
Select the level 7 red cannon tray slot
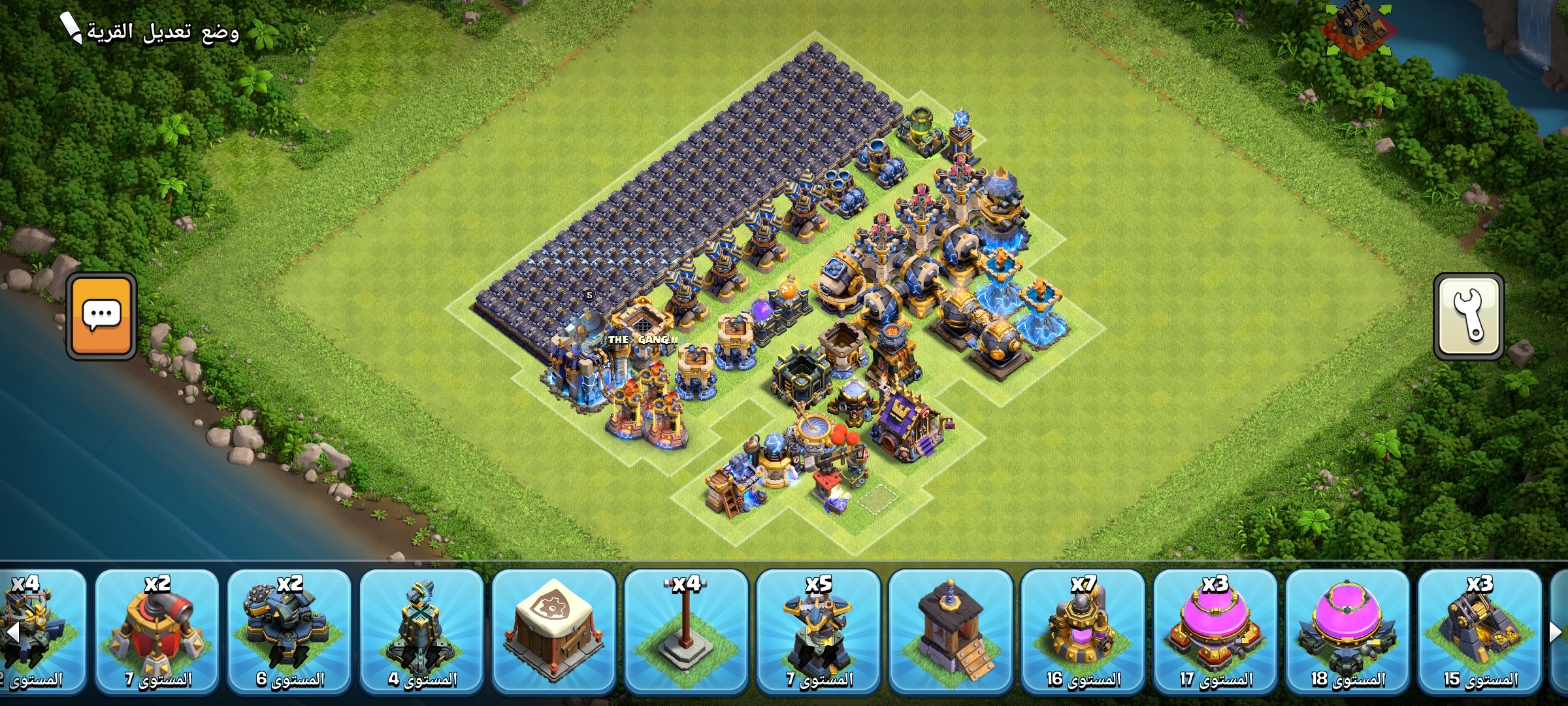point(157,631)
